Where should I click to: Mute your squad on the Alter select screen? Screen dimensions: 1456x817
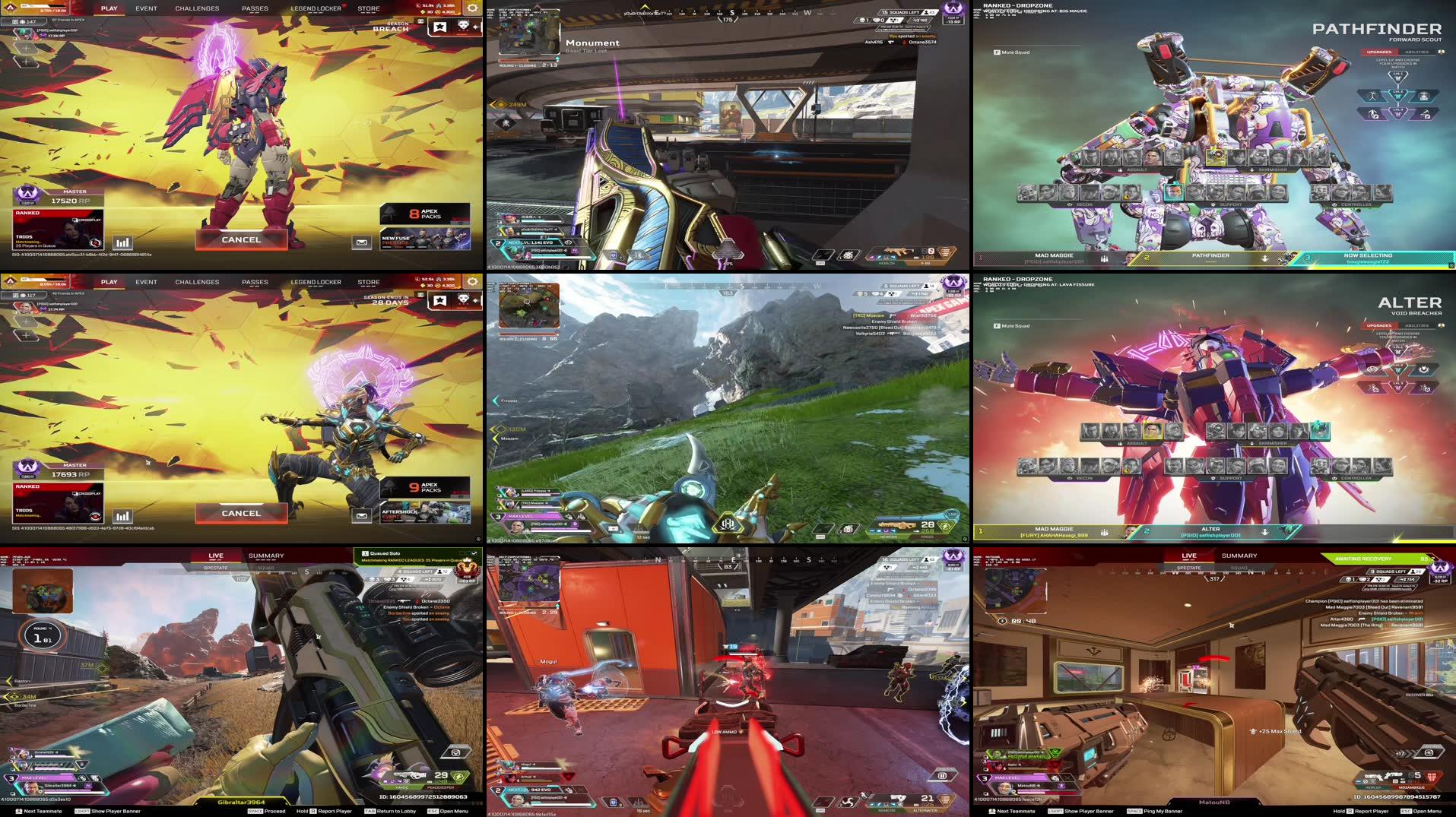tap(1011, 327)
